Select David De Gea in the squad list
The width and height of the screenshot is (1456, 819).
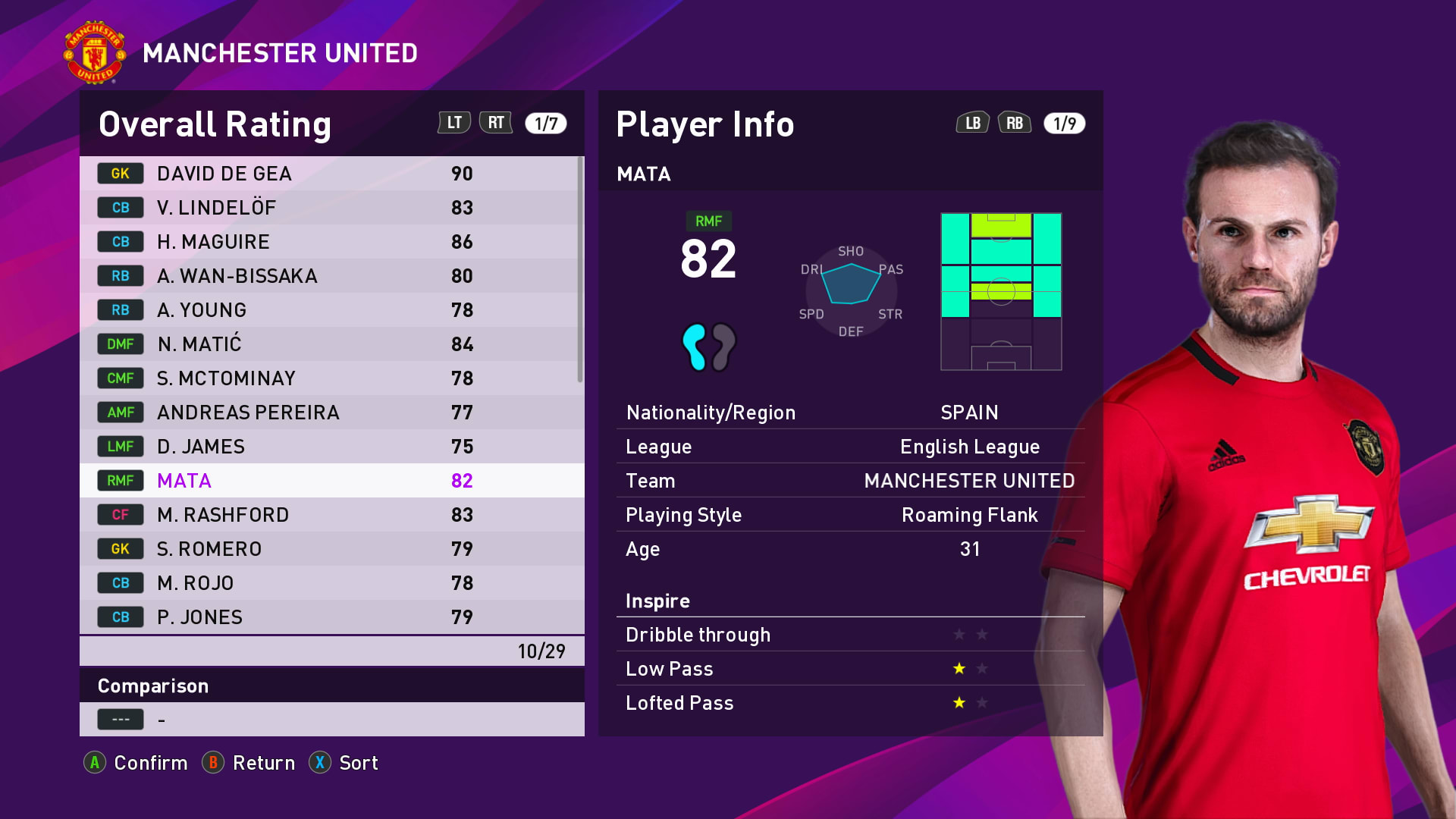pos(331,174)
